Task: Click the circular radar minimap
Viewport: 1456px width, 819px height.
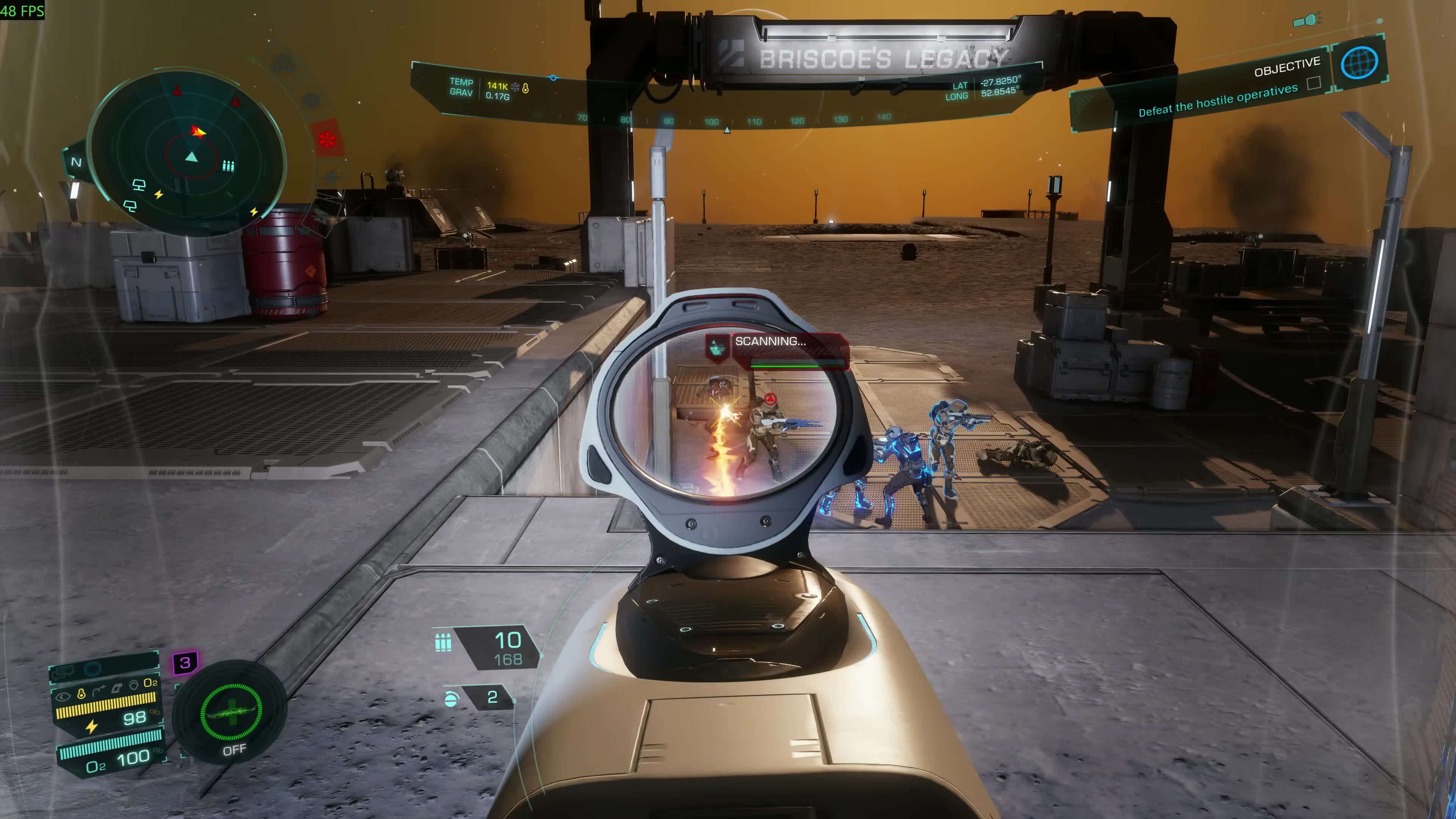Action: point(187,152)
